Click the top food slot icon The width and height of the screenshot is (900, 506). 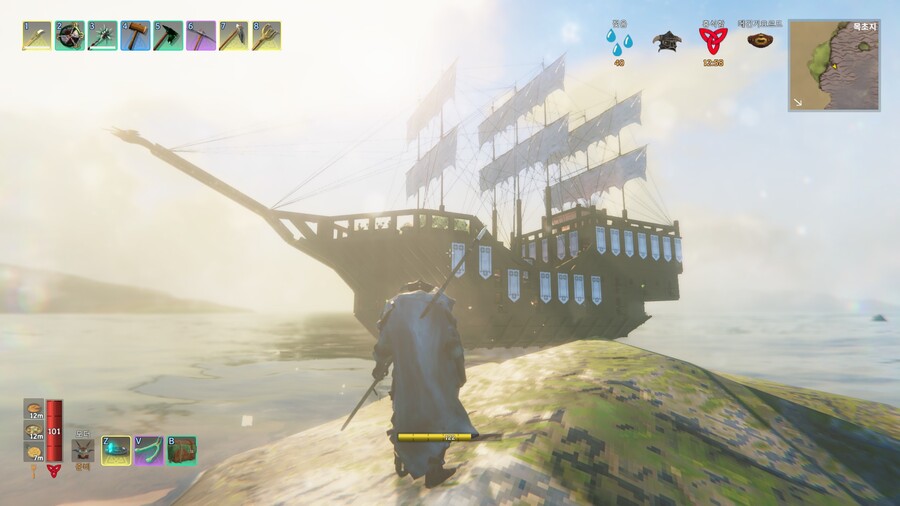(x=34, y=408)
